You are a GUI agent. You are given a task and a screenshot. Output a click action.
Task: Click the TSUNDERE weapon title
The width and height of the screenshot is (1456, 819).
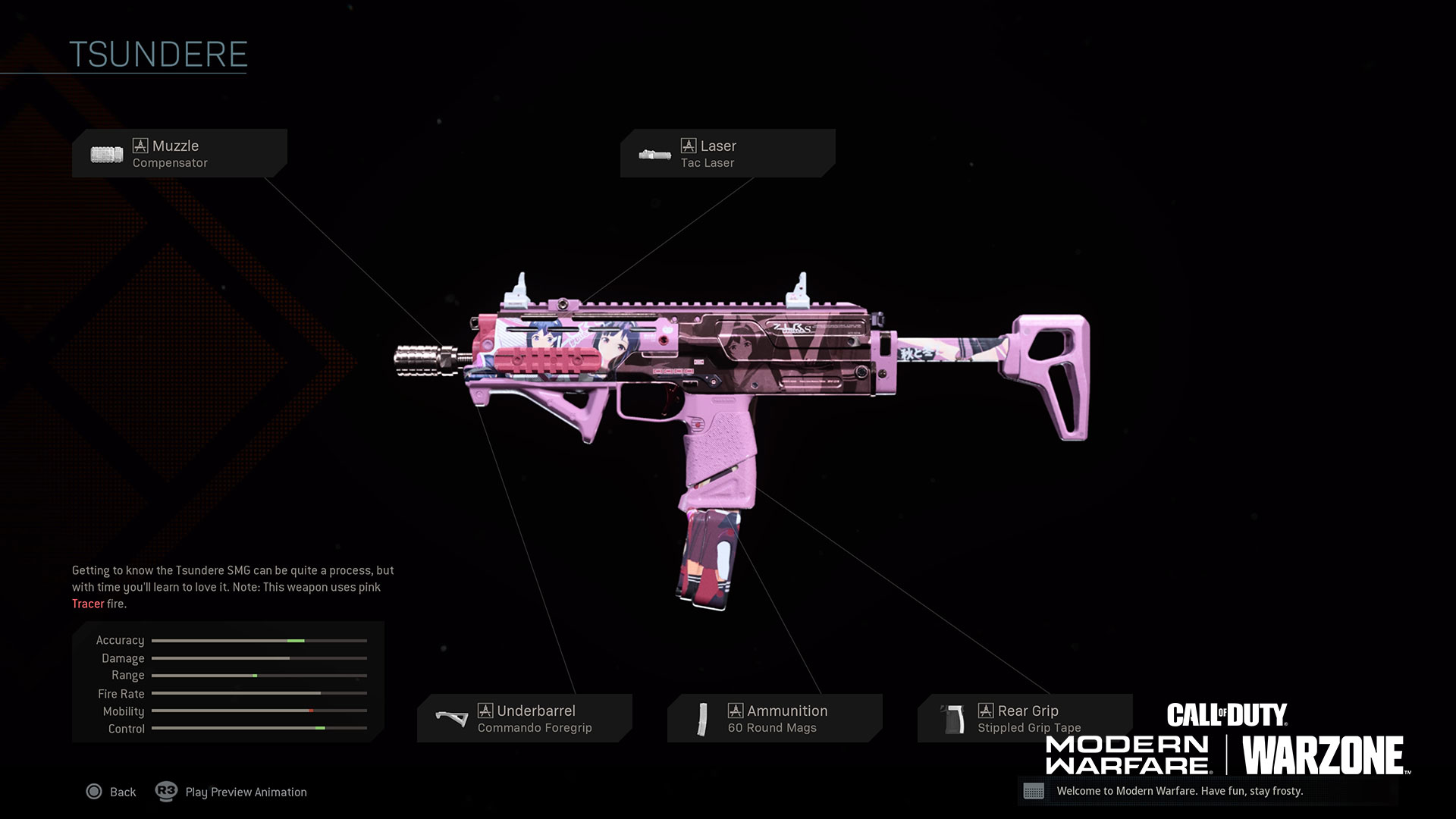(x=158, y=53)
